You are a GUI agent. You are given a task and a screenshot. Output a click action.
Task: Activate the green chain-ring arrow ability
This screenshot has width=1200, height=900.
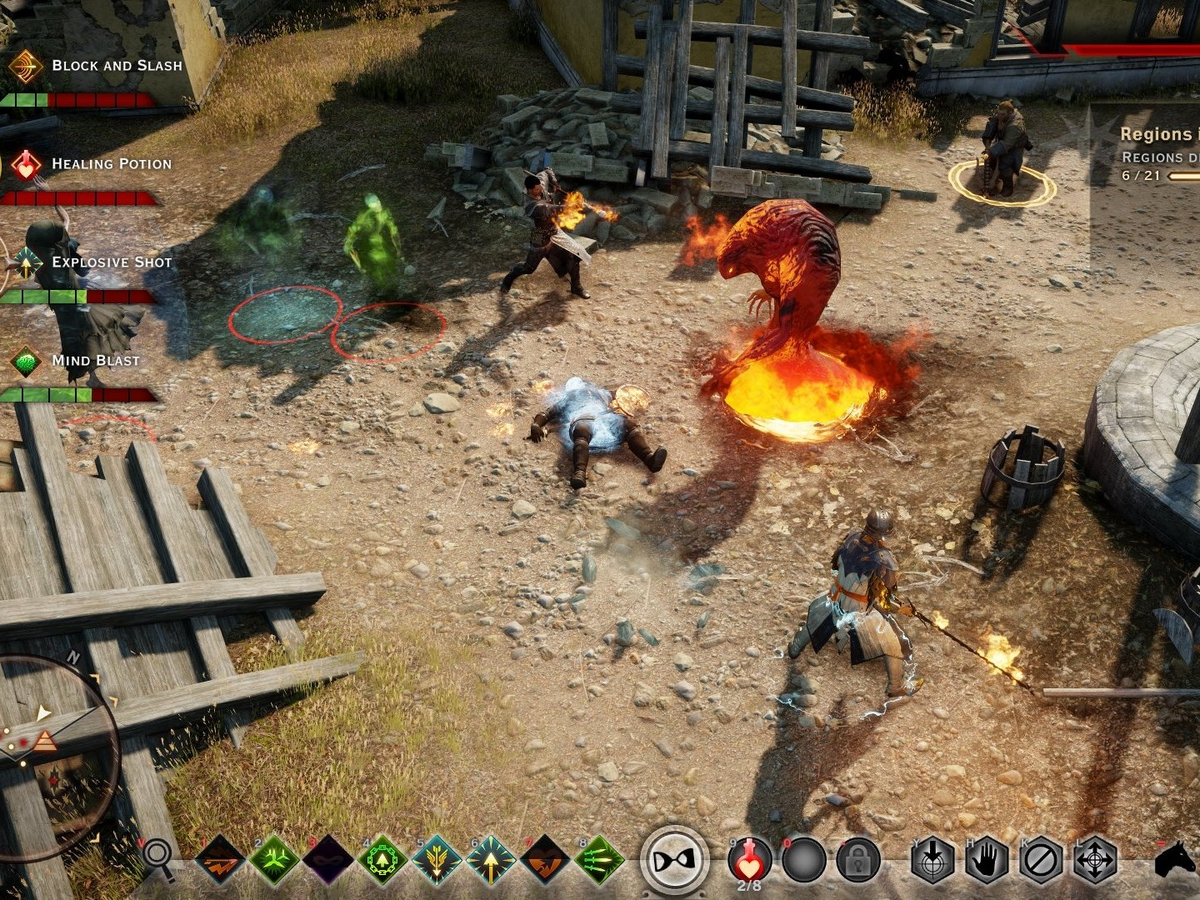pyautogui.click(x=383, y=860)
